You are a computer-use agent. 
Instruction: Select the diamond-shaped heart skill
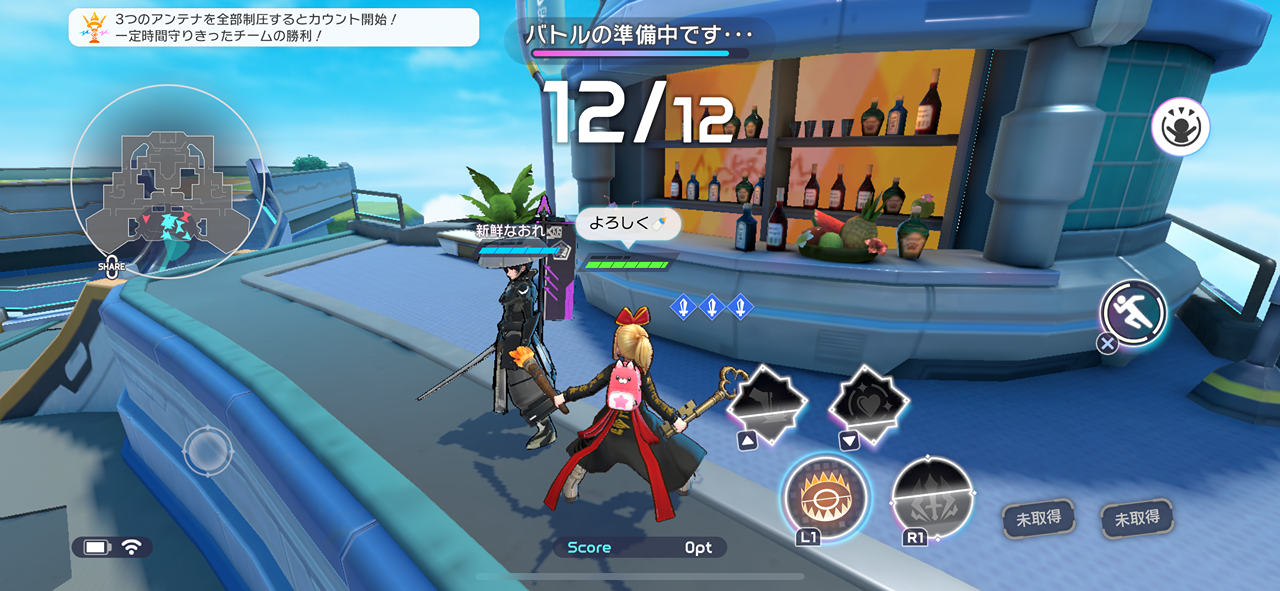click(x=869, y=402)
